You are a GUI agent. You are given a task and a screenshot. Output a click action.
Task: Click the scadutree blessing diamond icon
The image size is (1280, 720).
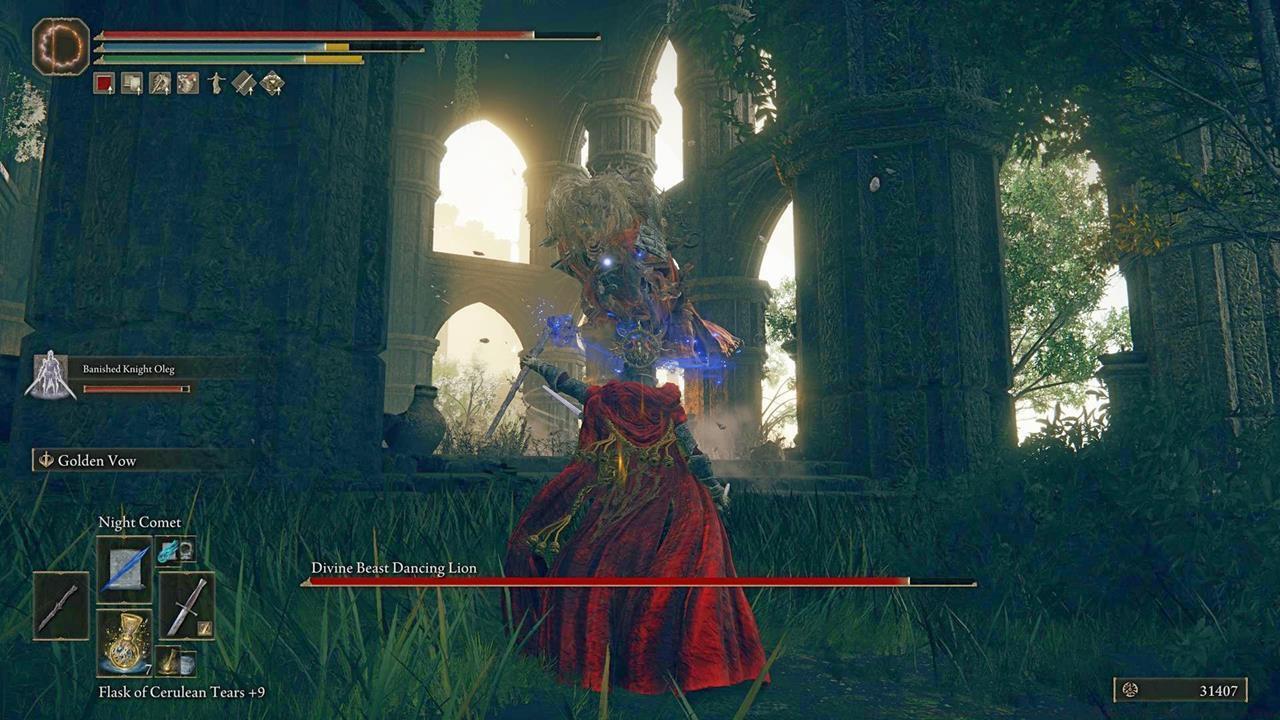271,83
